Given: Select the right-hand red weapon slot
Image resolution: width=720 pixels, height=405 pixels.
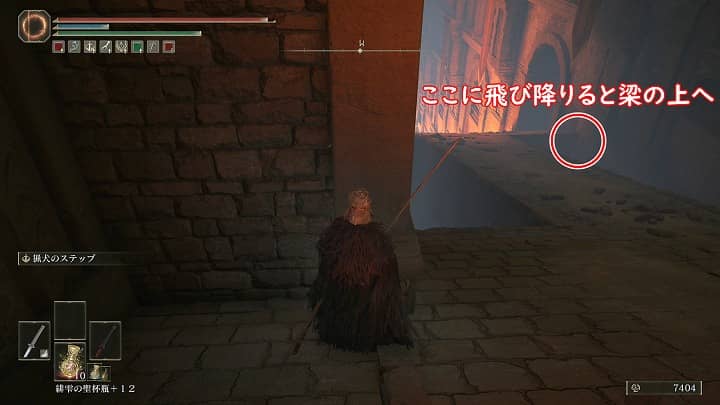Looking at the screenshot, I should (x=104, y=339).
